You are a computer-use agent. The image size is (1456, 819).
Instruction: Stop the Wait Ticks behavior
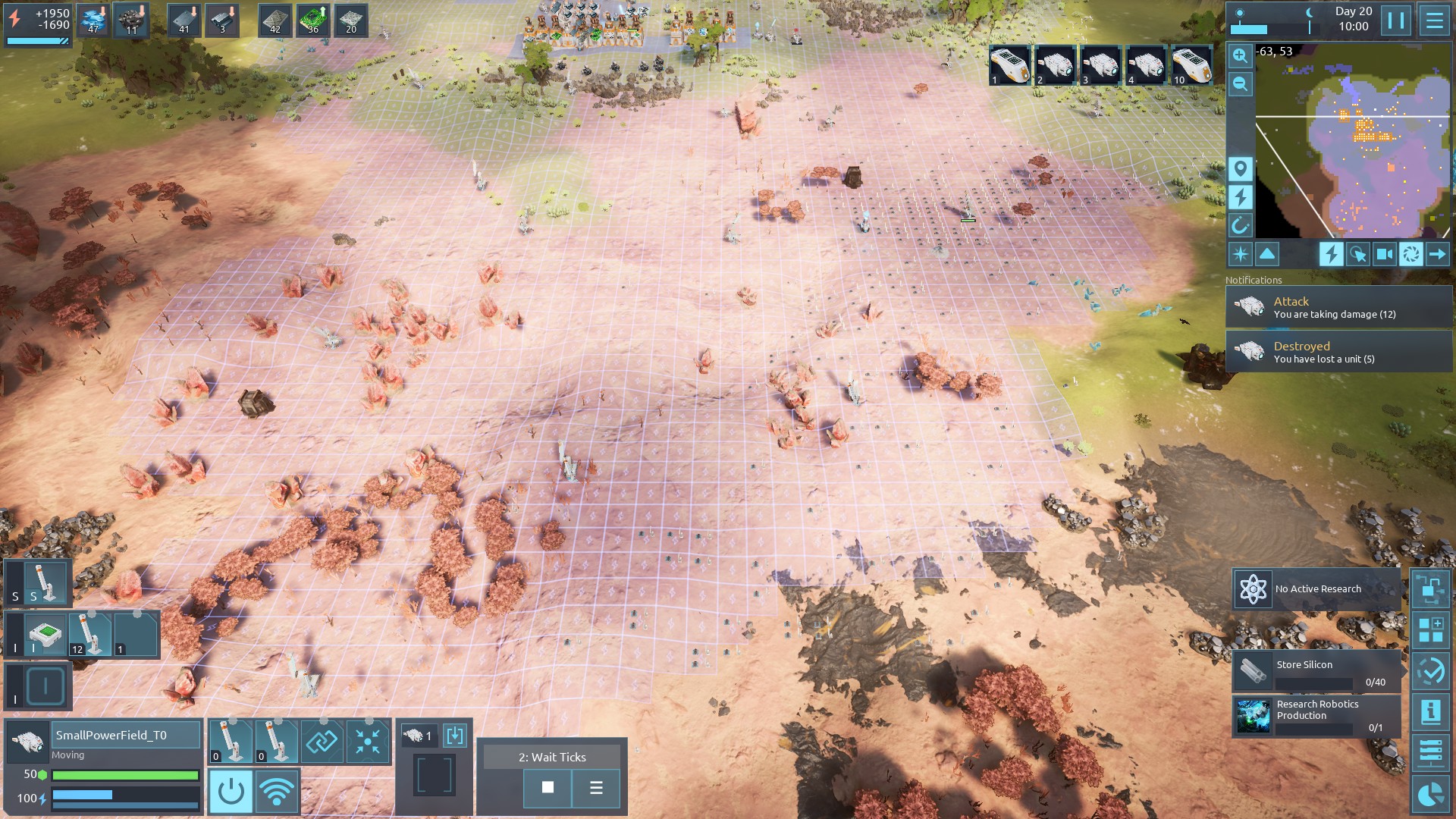(548, 788)
